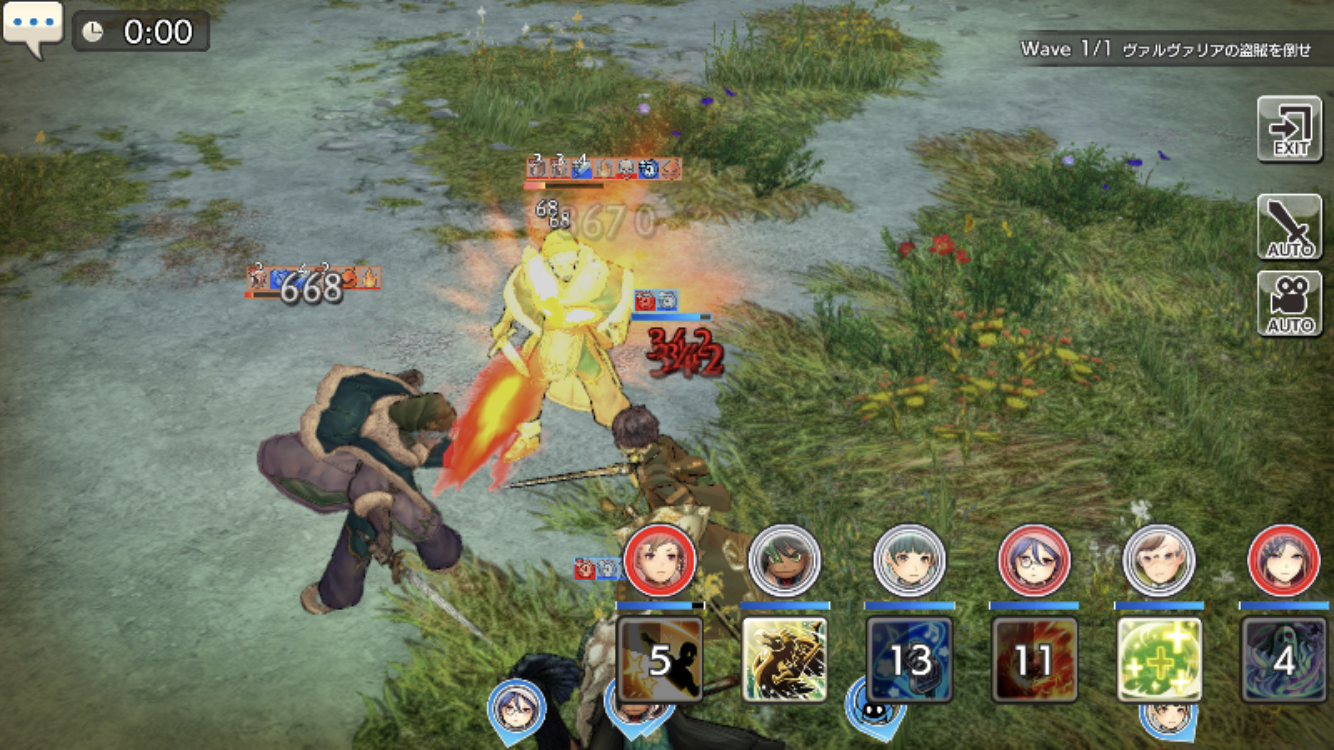Screen dimensions: 1334x750
Task: Exit the battle with the EXIT button
Action: [x=1289, y=129]
